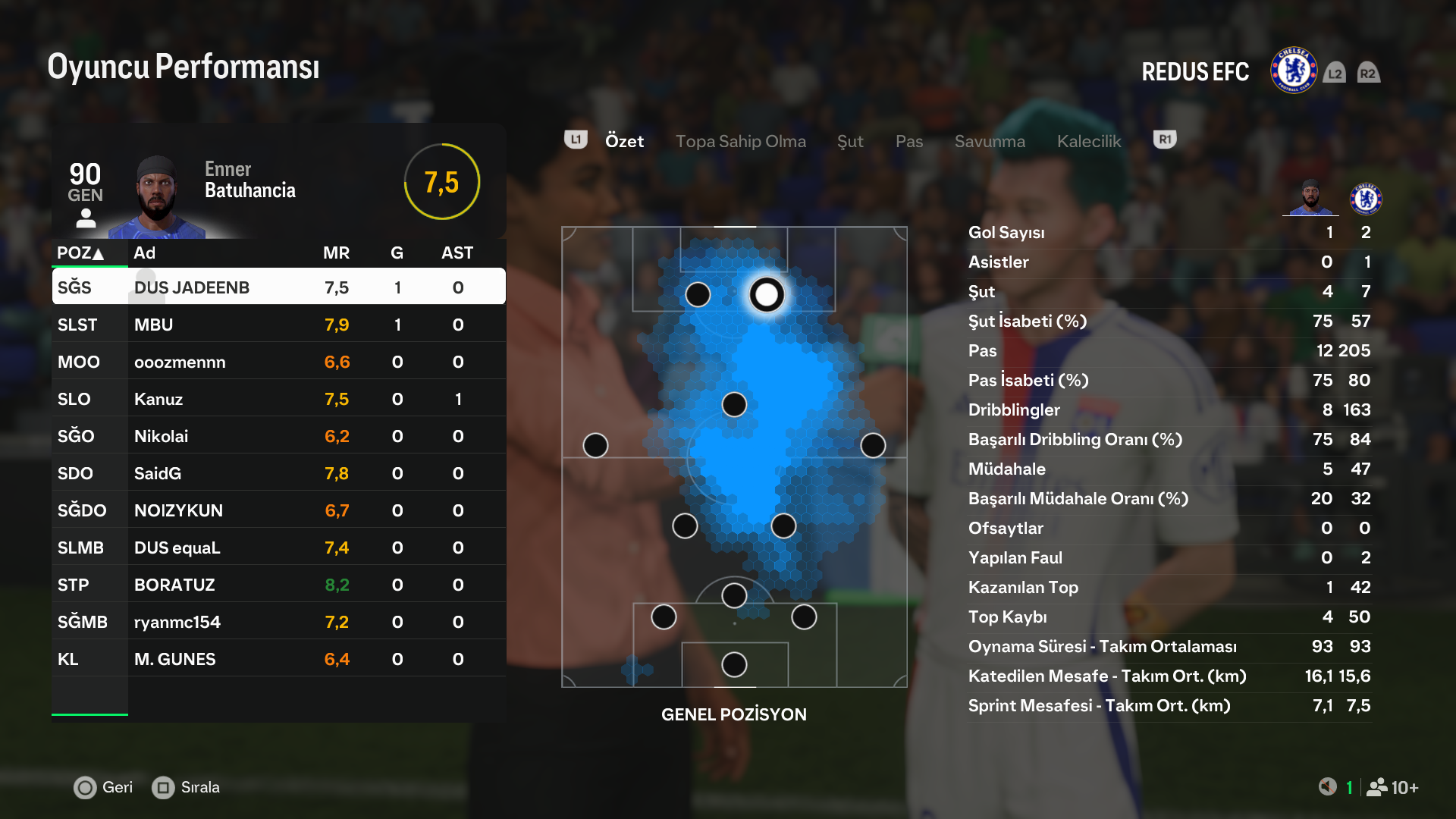Choose the ryanmc154 player row
The width and height of the screenshot is (1456, 819).
tap(278, 622)
